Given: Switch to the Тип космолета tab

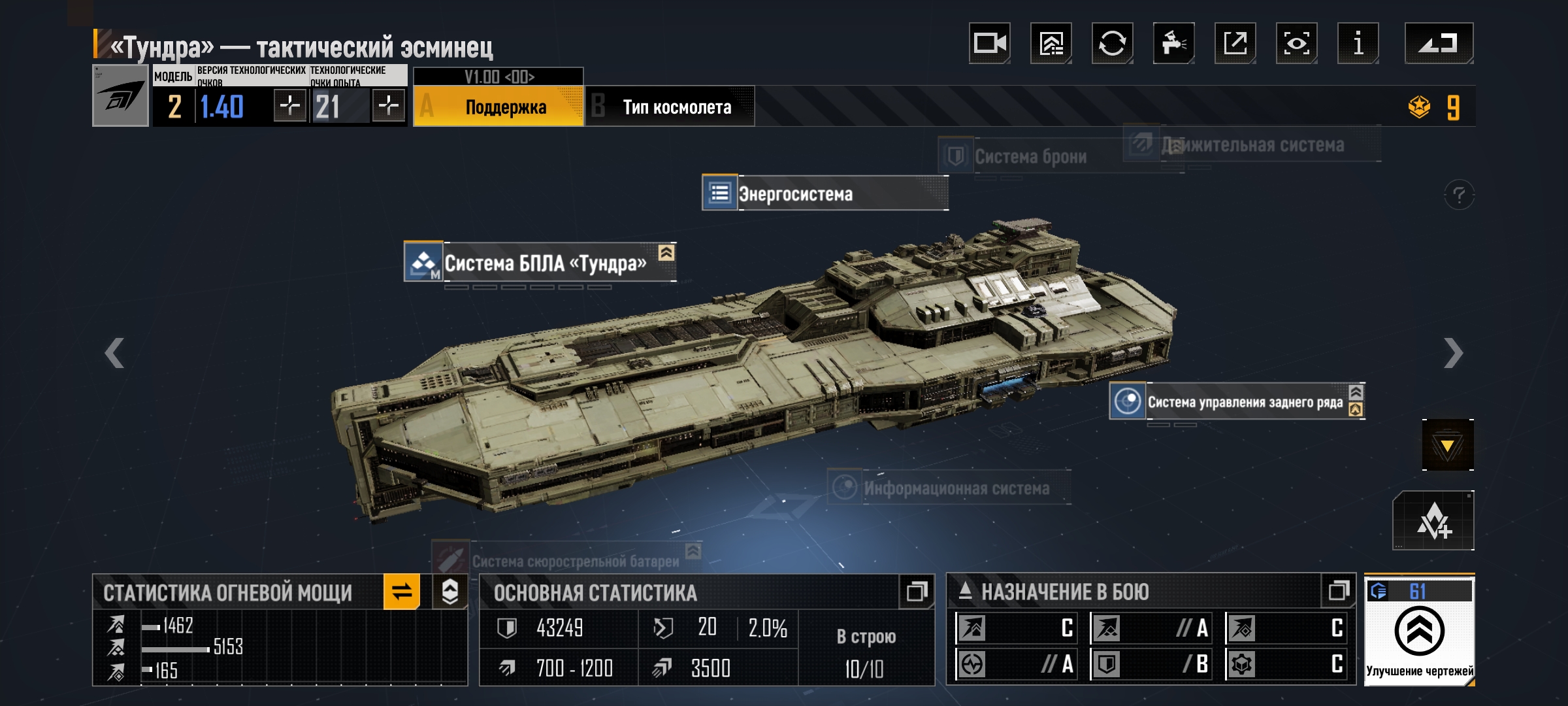Looking at the screenshot, I should point(670,107).
